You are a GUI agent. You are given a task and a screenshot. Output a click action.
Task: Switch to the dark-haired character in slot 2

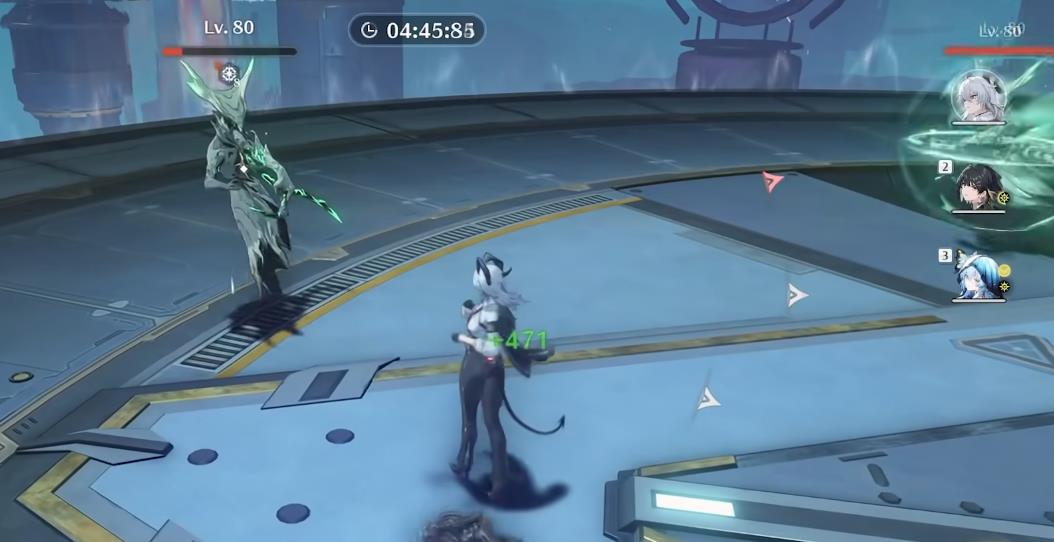978,186
